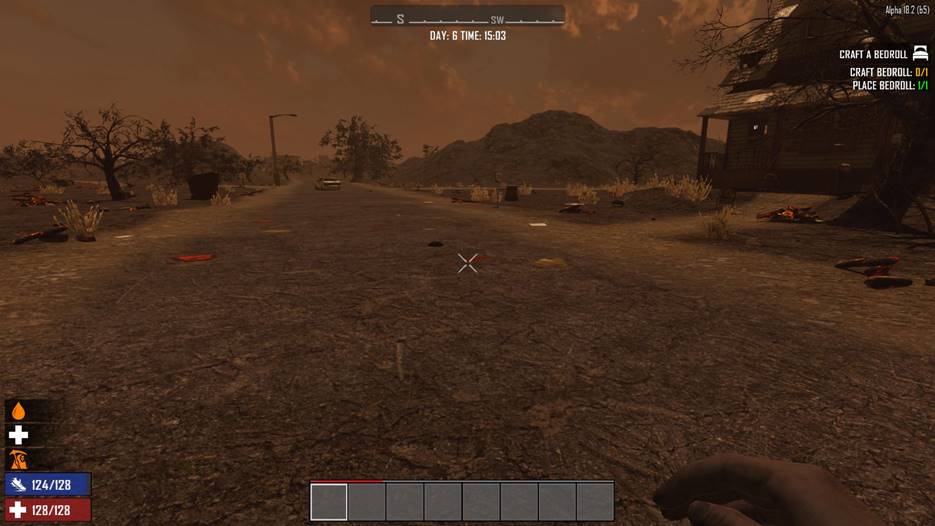The width and height of the screenshot is (935, 526).
Task: Open the orange grim reaper status icon
Action: [18, 460]
